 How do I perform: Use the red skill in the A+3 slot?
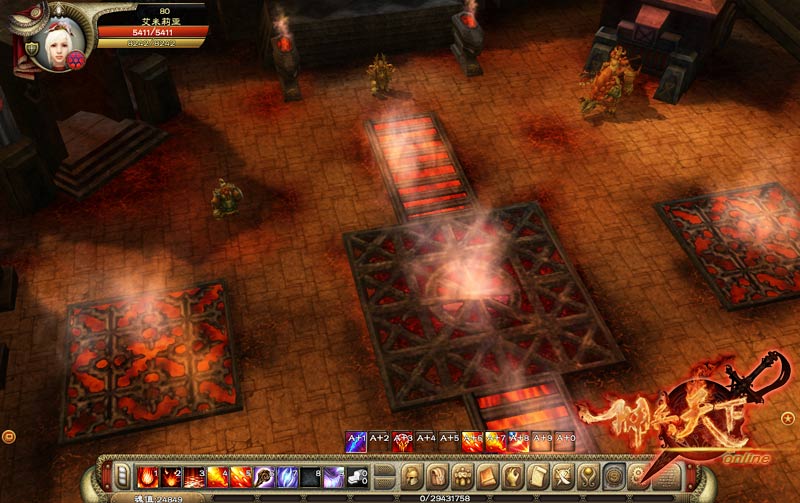tap(402, 441)
